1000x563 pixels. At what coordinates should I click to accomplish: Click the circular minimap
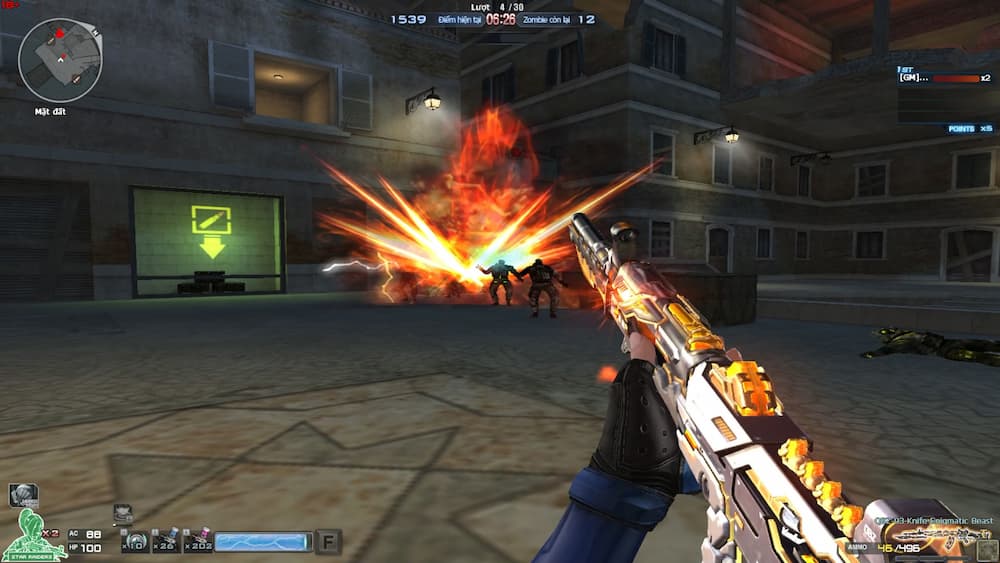pyautogui.click(x=59, y=60)
